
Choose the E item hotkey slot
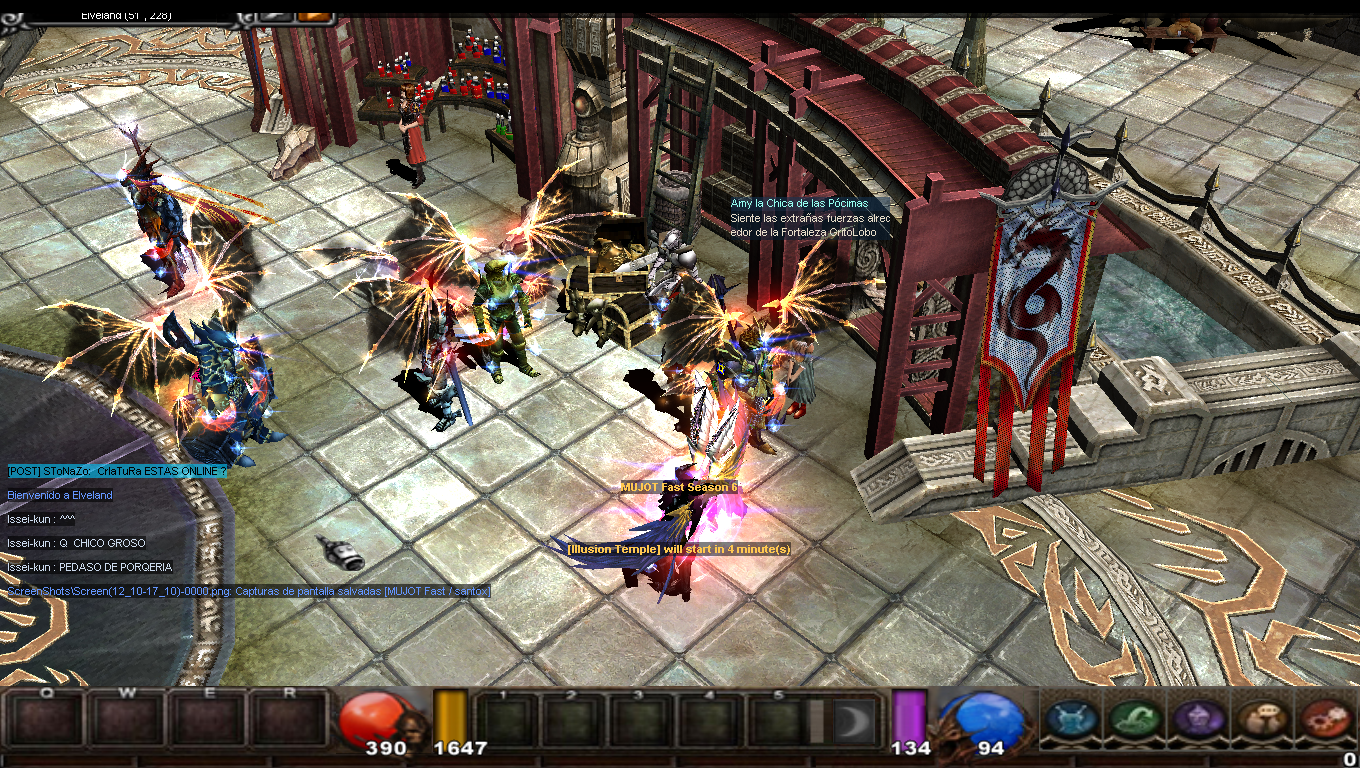click(x=209, y=720)
